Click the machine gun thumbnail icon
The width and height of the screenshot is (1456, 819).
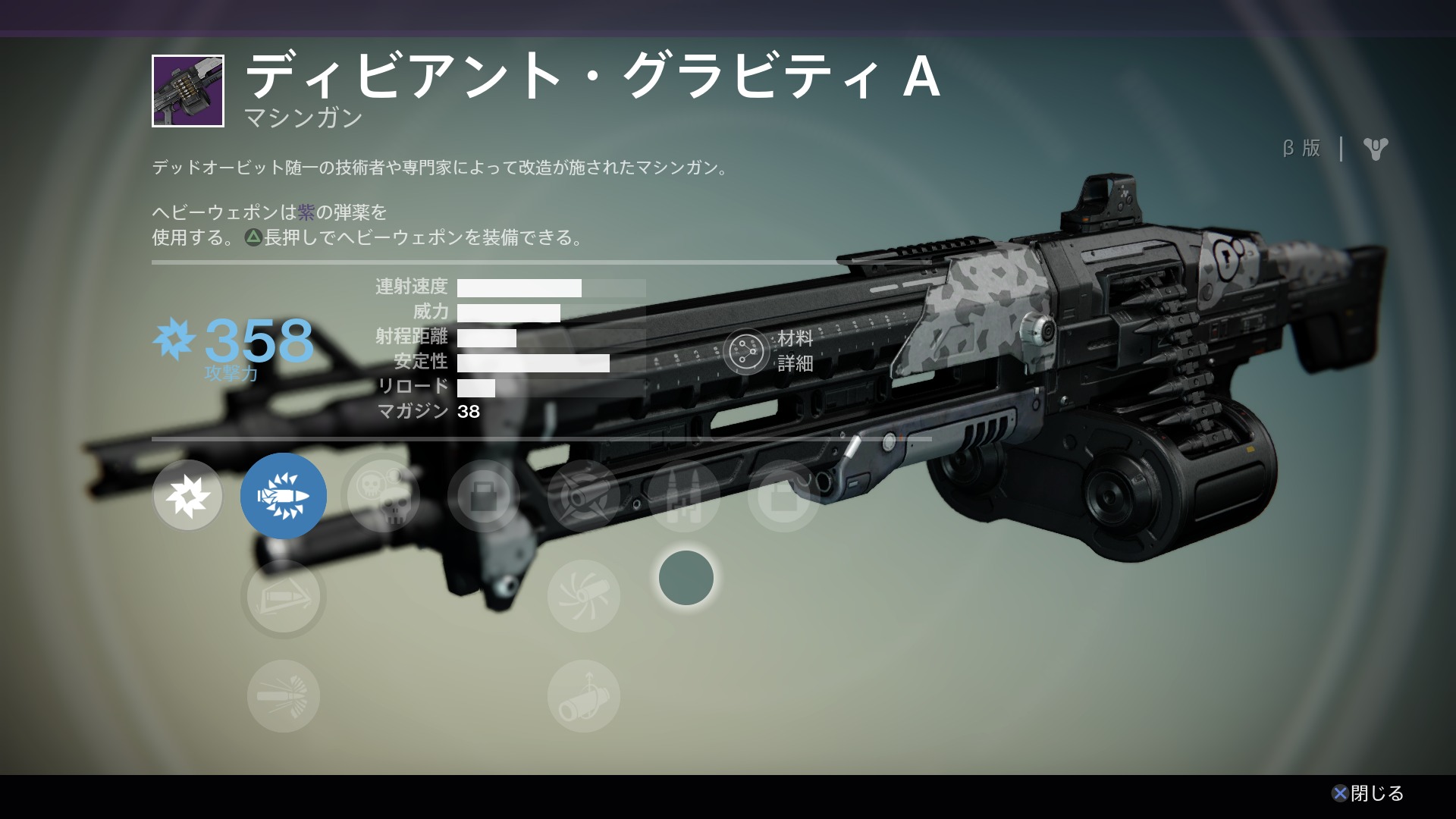click(188, 91)
